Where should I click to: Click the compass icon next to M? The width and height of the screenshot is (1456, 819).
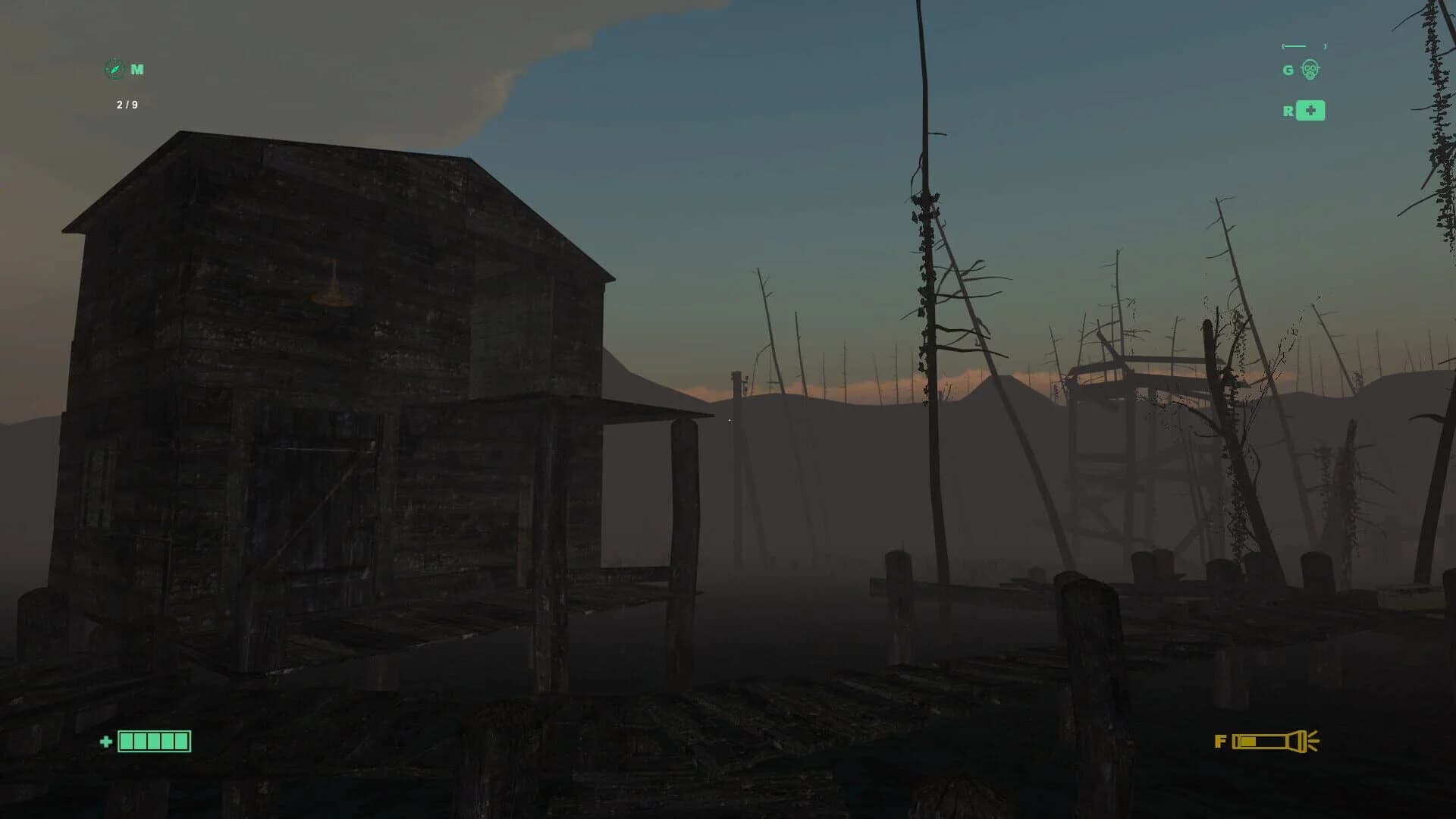click(x=112, y=68)
